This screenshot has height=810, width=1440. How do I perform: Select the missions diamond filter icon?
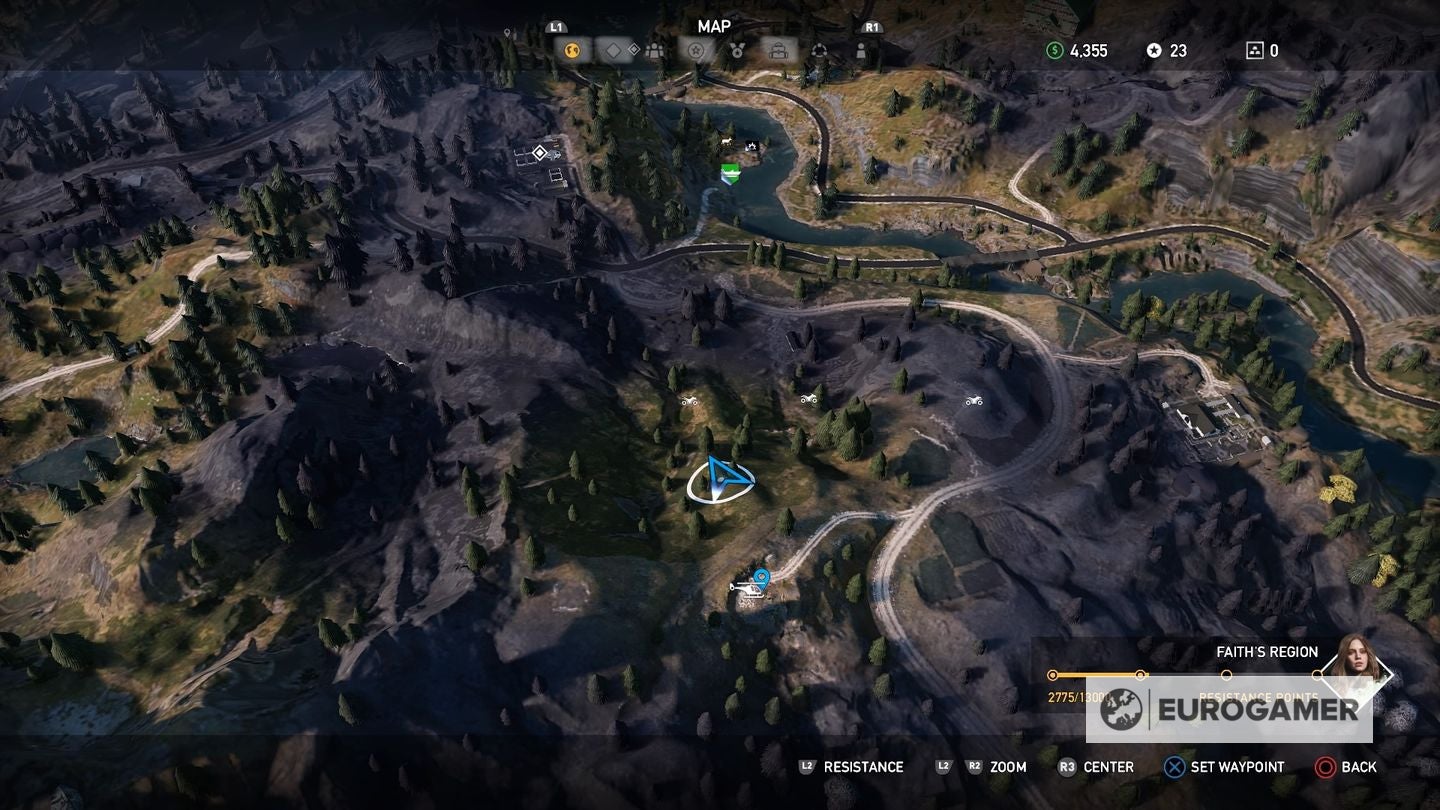(612, 52)
